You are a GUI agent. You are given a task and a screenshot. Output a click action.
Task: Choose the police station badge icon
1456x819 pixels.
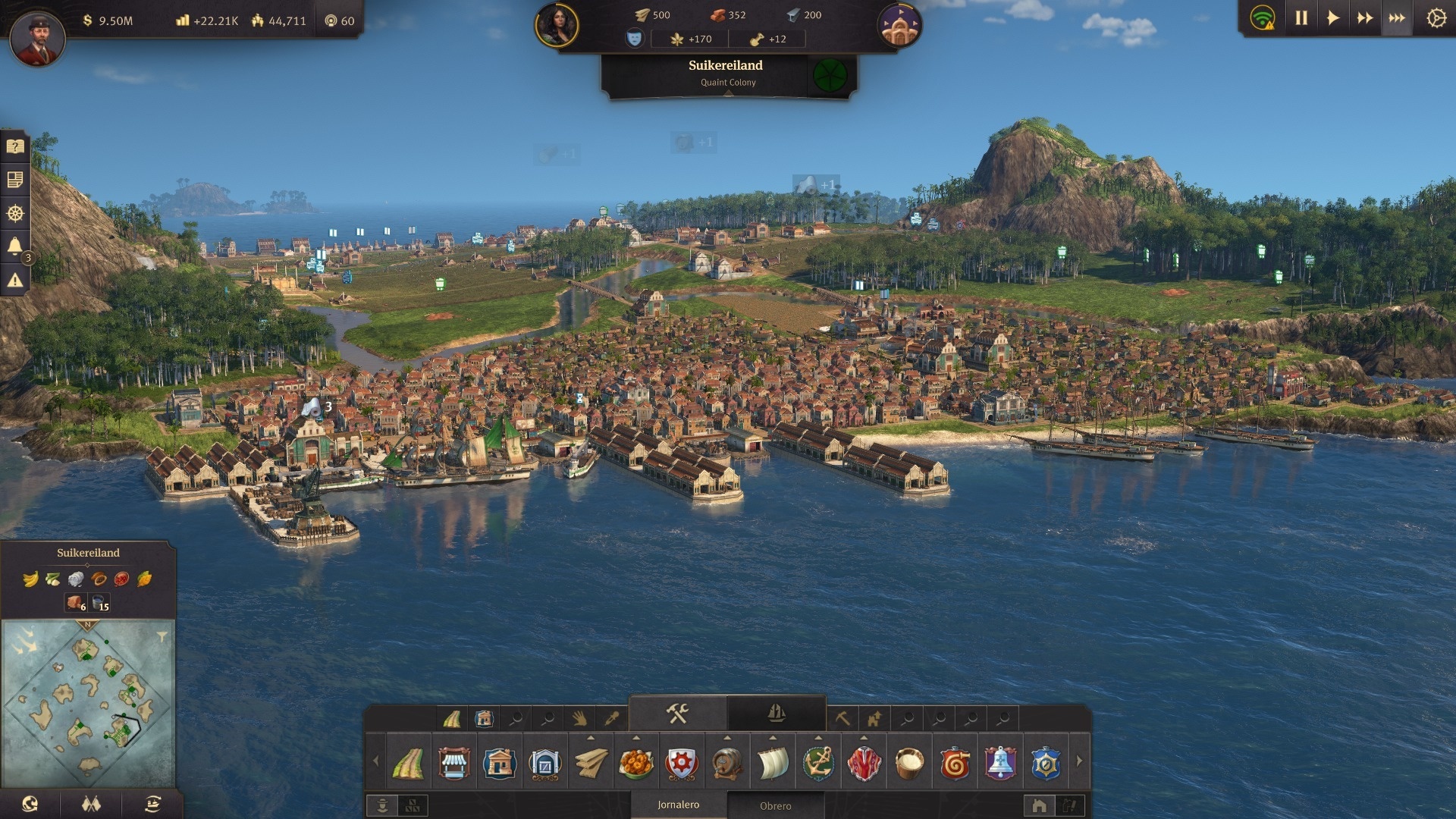(1046, 763)
